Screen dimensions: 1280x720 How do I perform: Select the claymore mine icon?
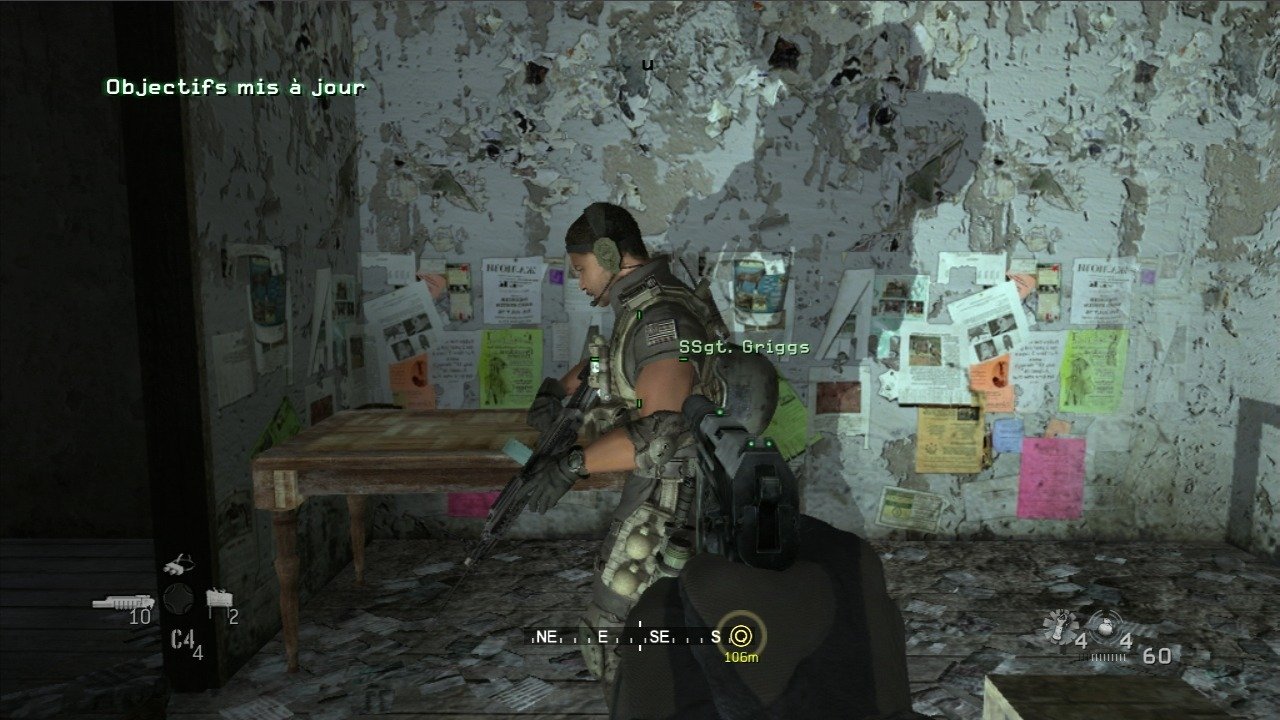pyautogui.click(x=217, y=600)
